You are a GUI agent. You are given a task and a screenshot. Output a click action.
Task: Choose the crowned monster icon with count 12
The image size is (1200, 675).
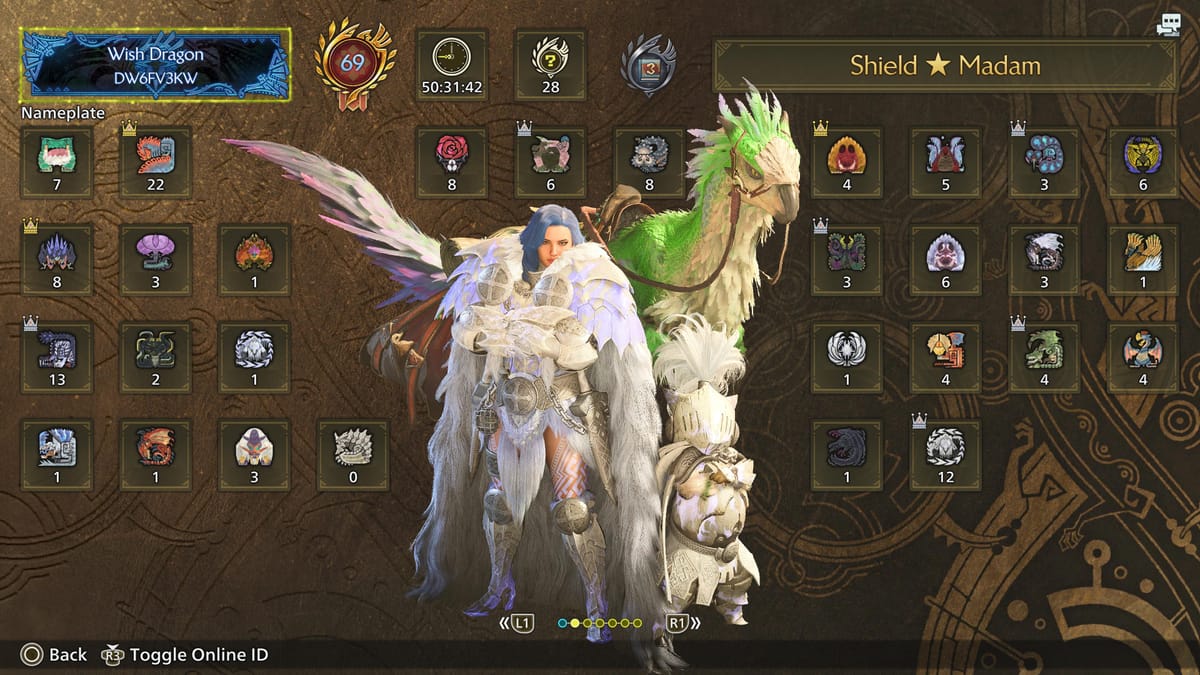click(x=945, y=455)
